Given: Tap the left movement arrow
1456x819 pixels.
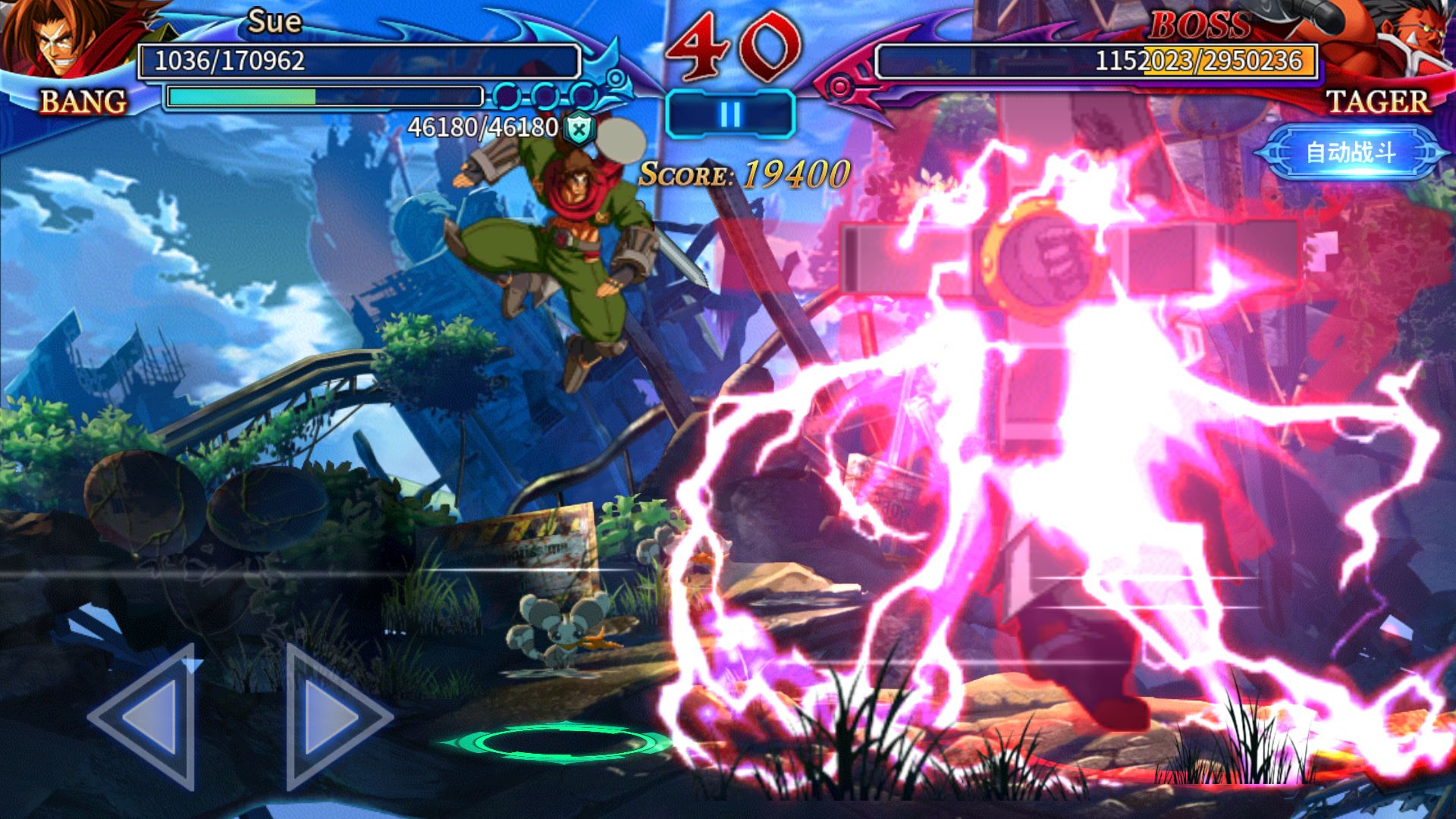Looking at the screenshot, I should [149, 717].
